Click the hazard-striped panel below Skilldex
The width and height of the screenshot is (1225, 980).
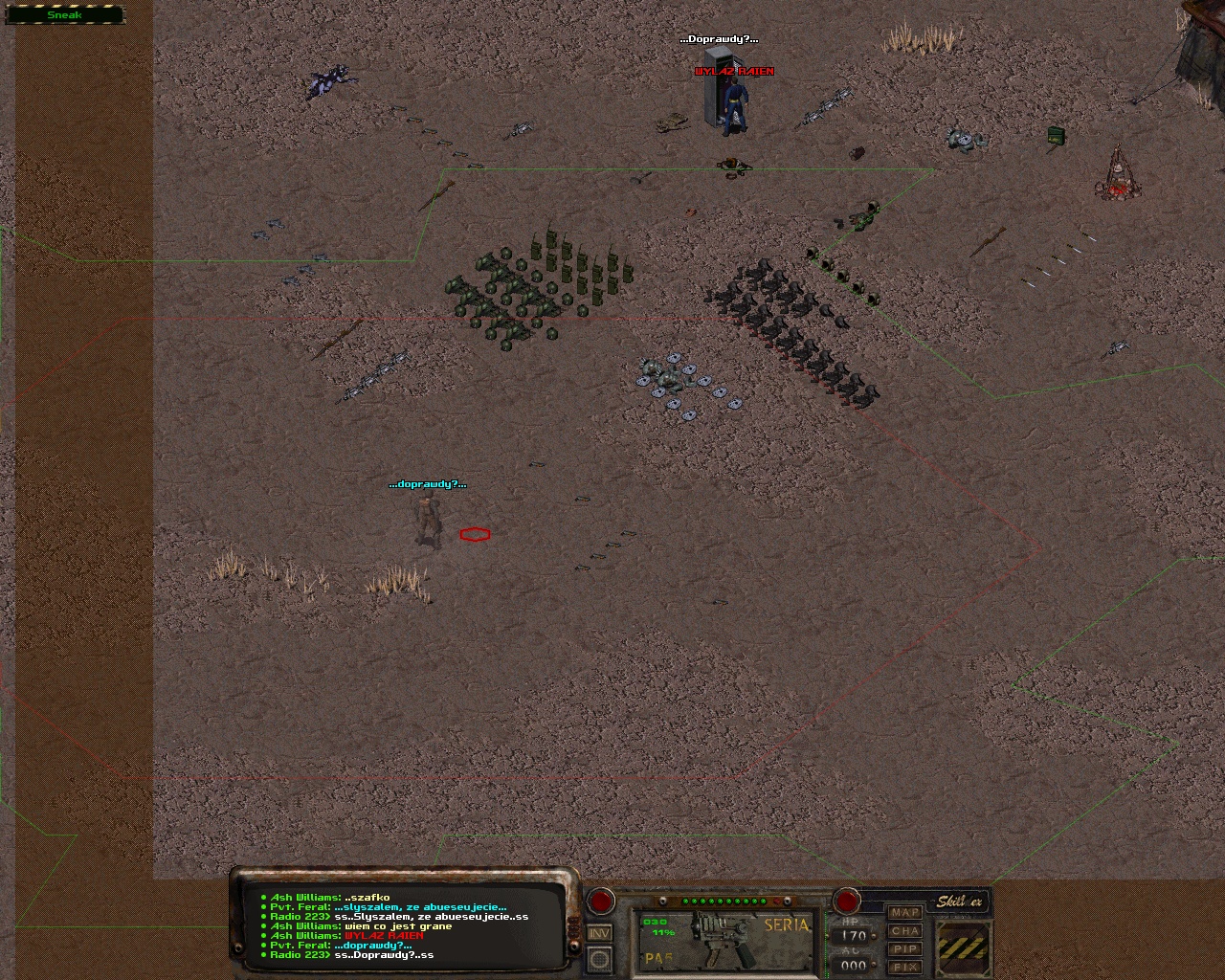(x=962, y=947)
